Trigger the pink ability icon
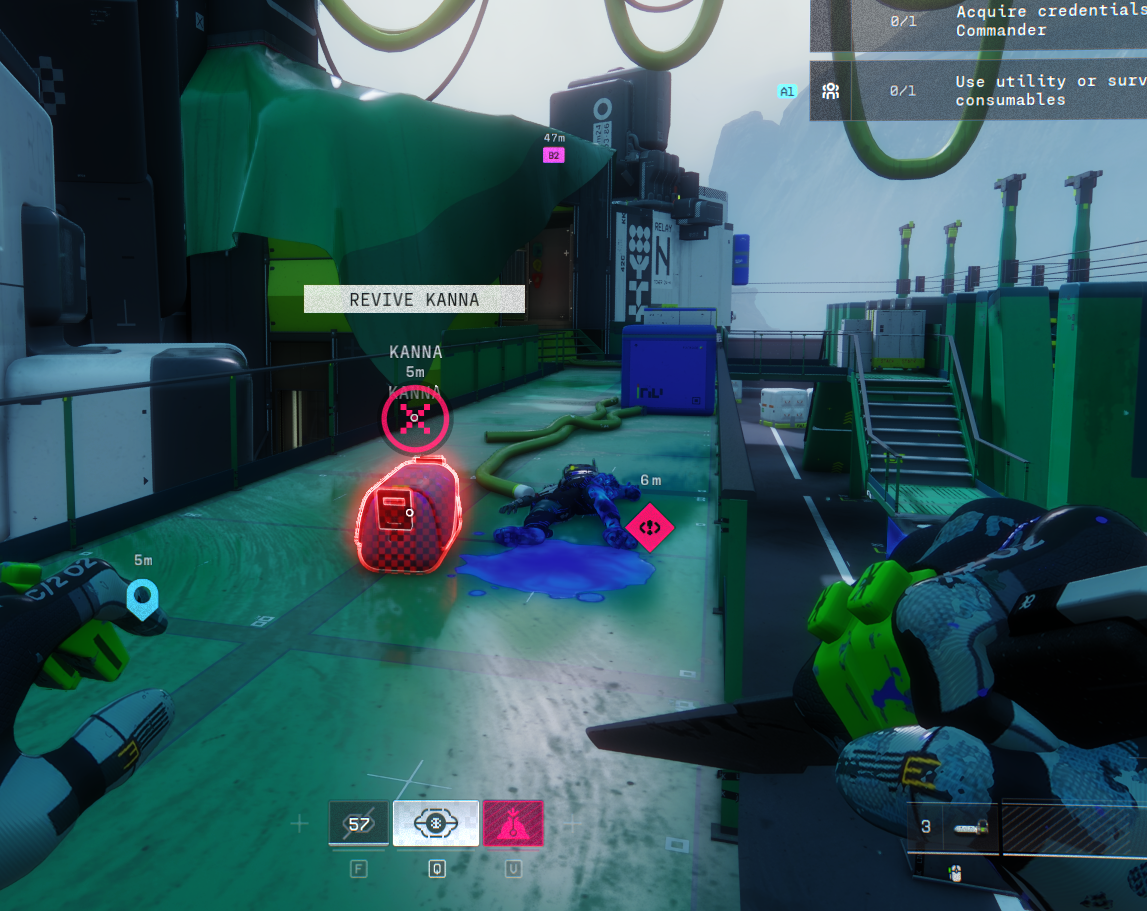The image size is (1147, 911). [x=513, y=824]
